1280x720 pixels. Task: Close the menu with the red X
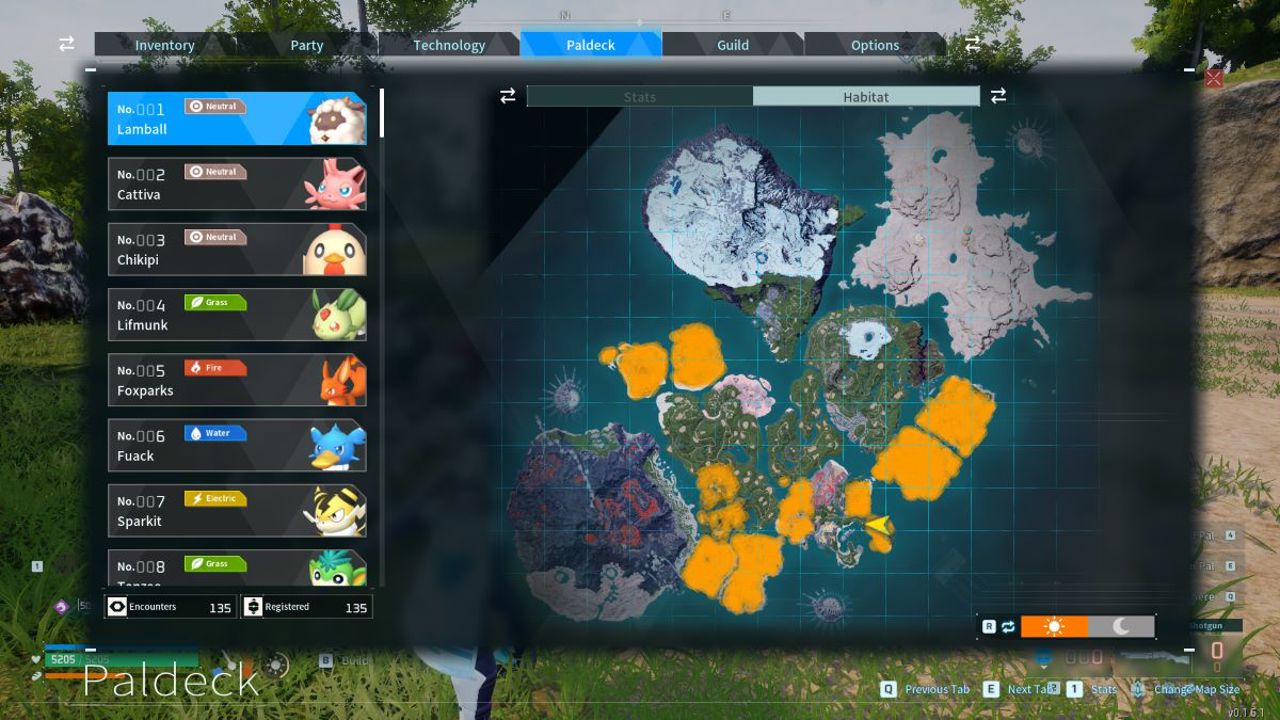[x=1214, y=78]
